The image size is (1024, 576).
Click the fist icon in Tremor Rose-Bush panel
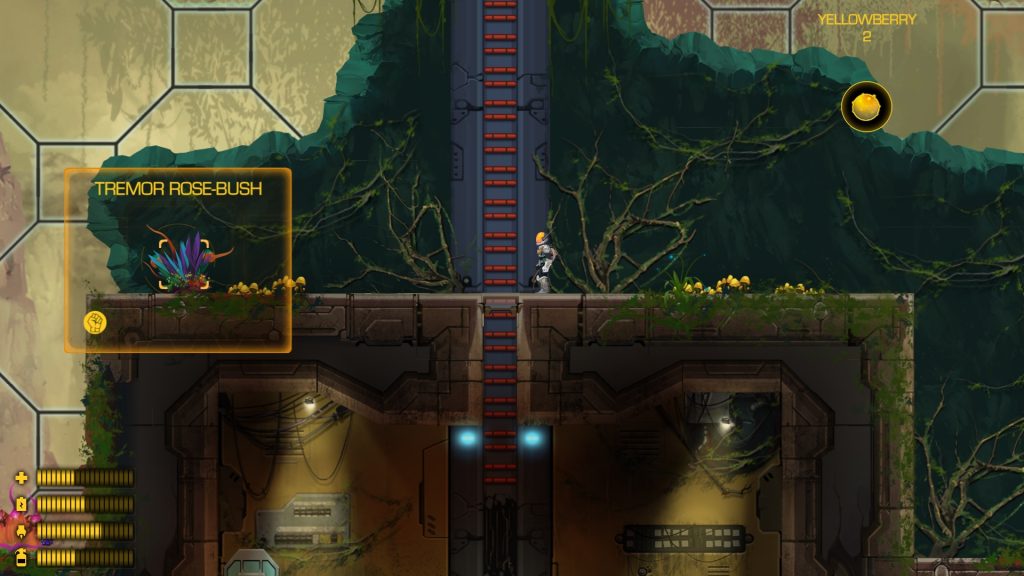point(96,322)
